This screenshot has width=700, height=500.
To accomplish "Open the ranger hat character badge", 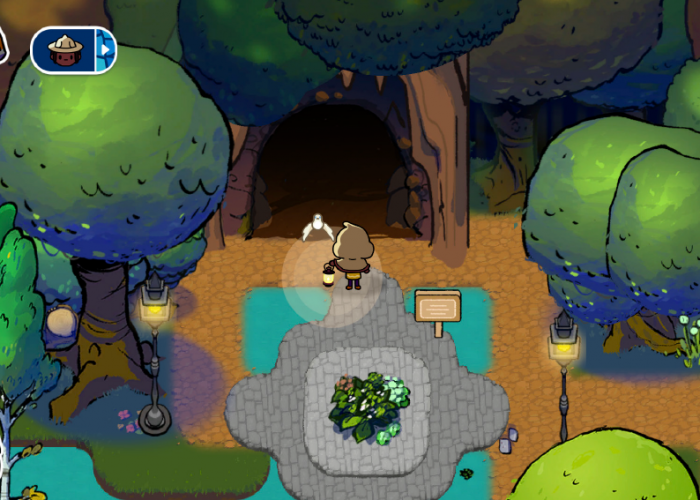I will pyautogui.click(x=63, y=49).
